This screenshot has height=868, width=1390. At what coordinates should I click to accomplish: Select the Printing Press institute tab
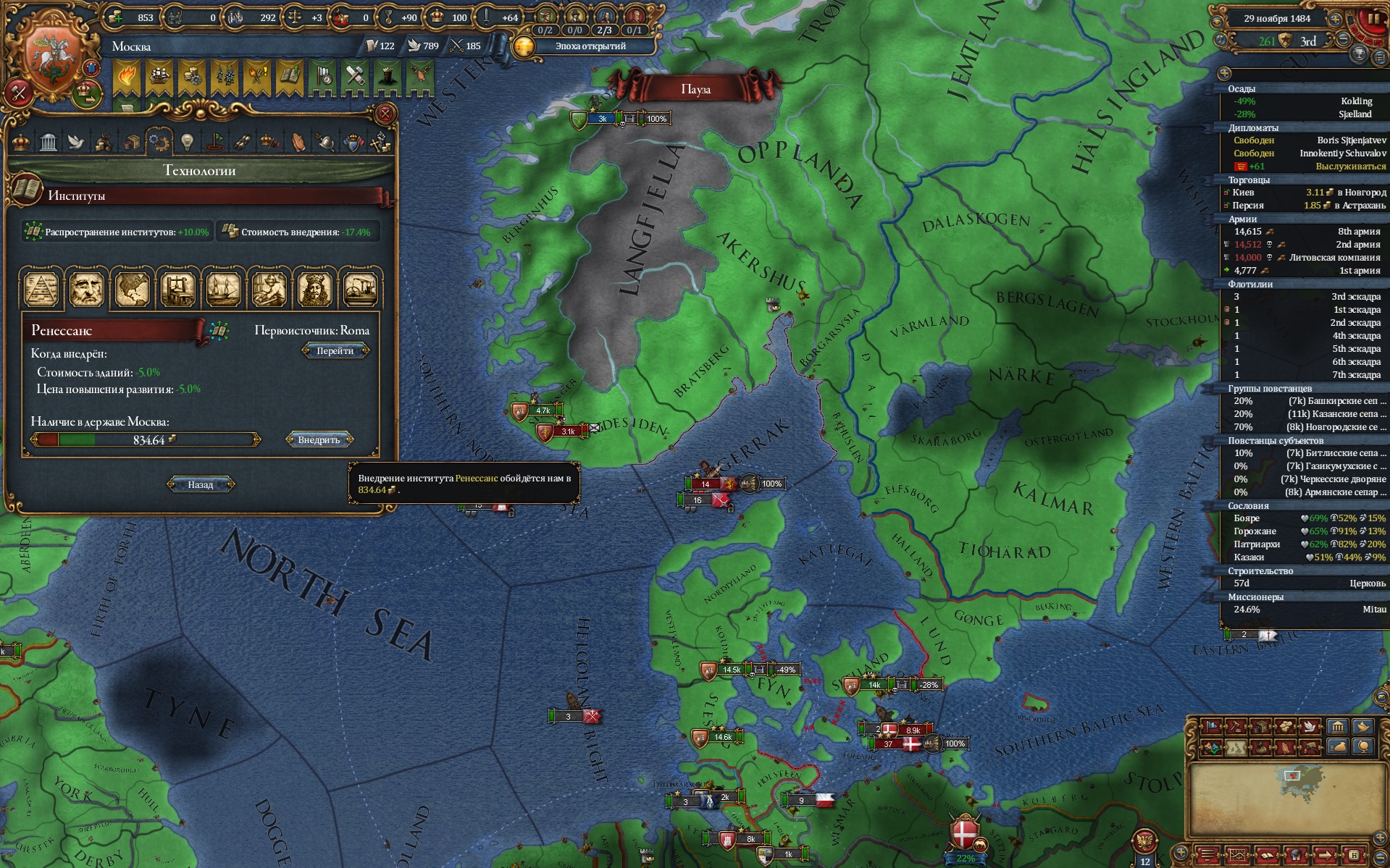[x=177, y=288]
